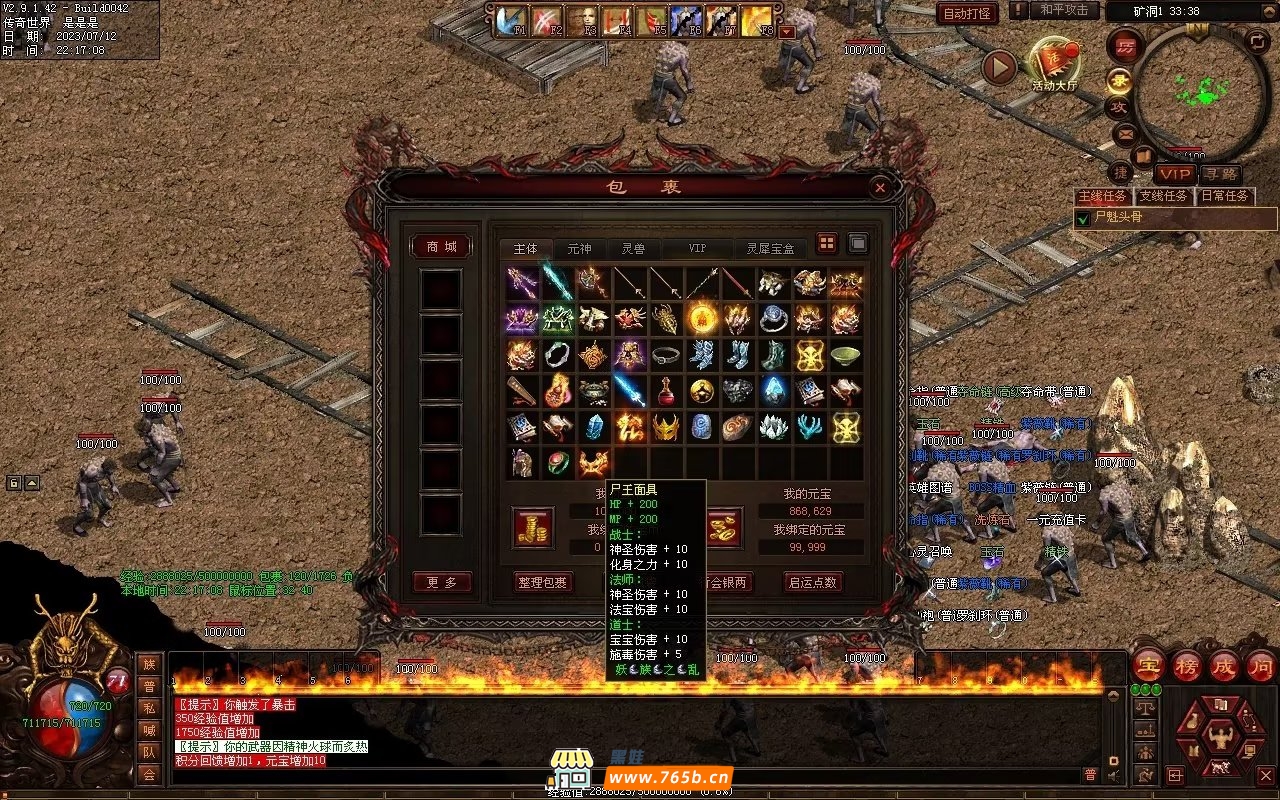The image size is (1280, 800).
Task: Toggle 自动打怪 auto-fight
Action: (967, 13)
